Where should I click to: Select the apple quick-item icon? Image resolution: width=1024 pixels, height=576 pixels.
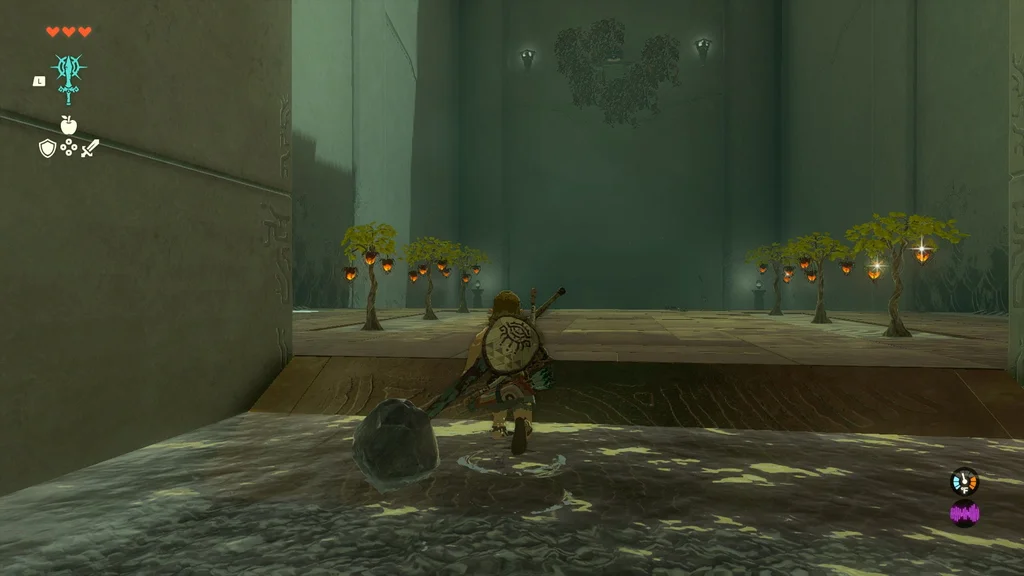[x=68, y=125]
